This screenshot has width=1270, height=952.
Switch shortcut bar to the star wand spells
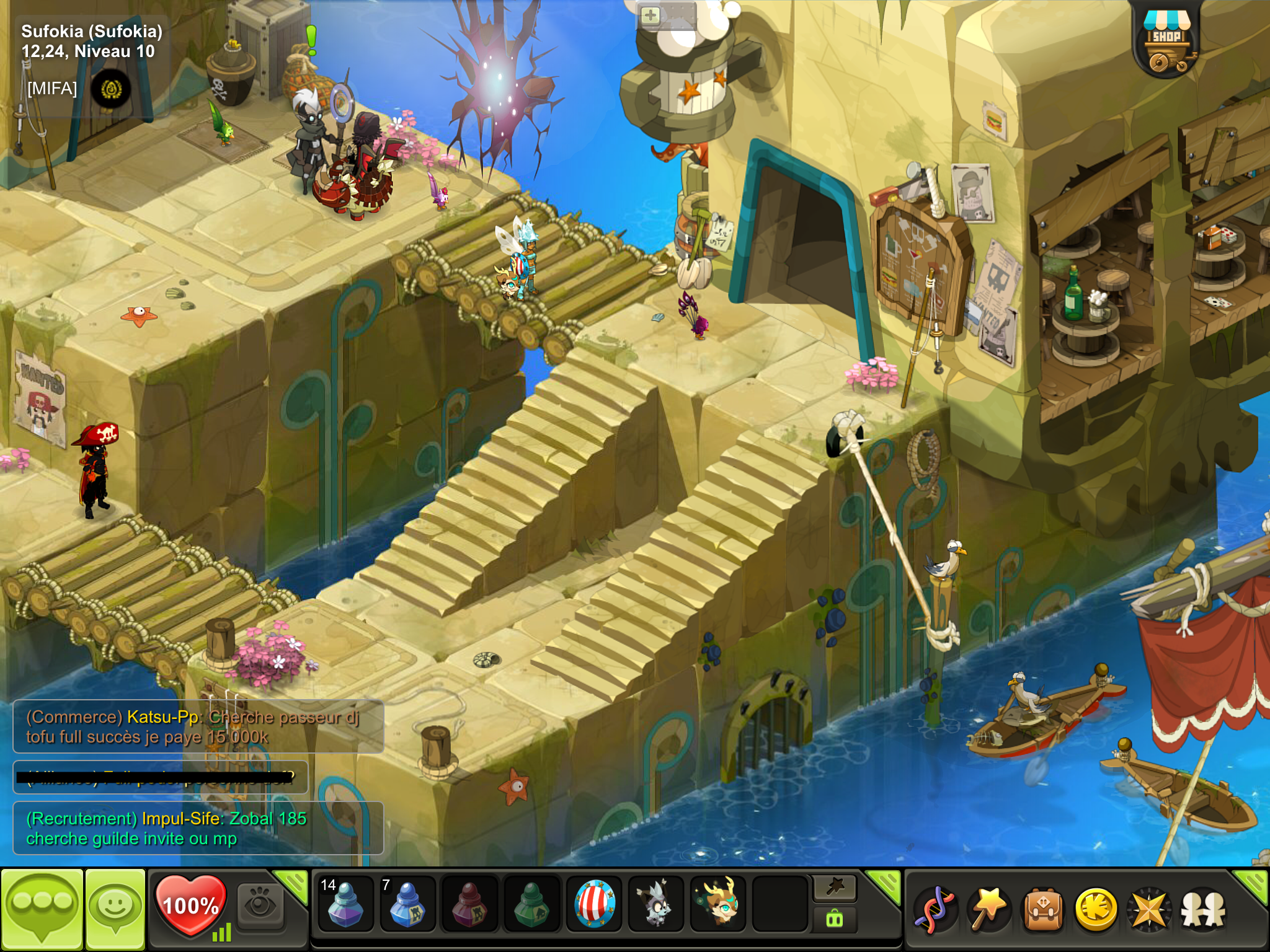[835, 888]
